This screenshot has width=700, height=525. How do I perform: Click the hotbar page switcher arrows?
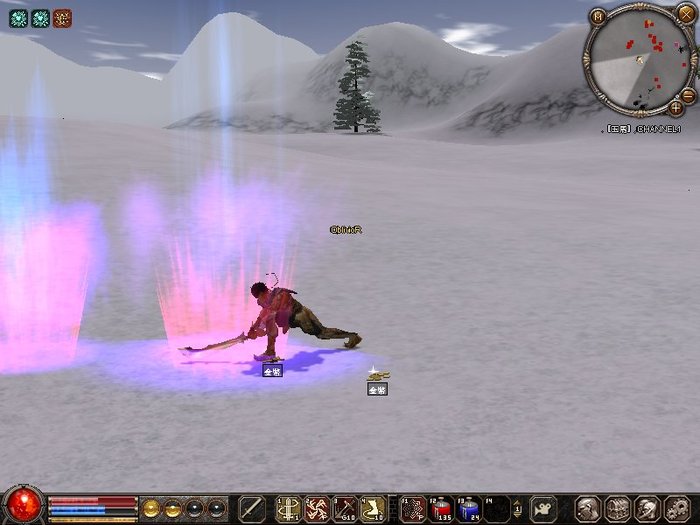tap(519, 508)
